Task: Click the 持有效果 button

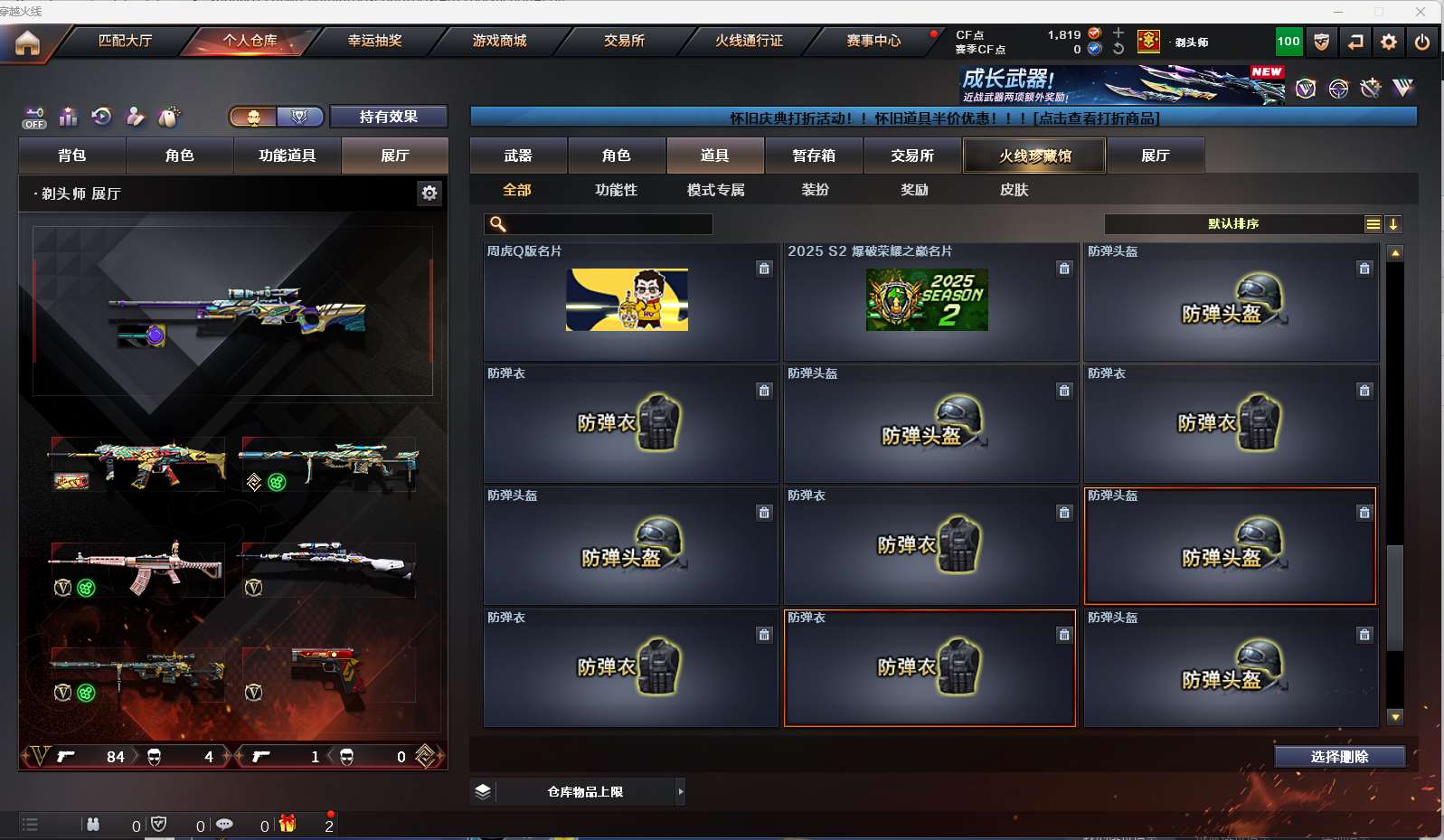Action: (388, 117)
